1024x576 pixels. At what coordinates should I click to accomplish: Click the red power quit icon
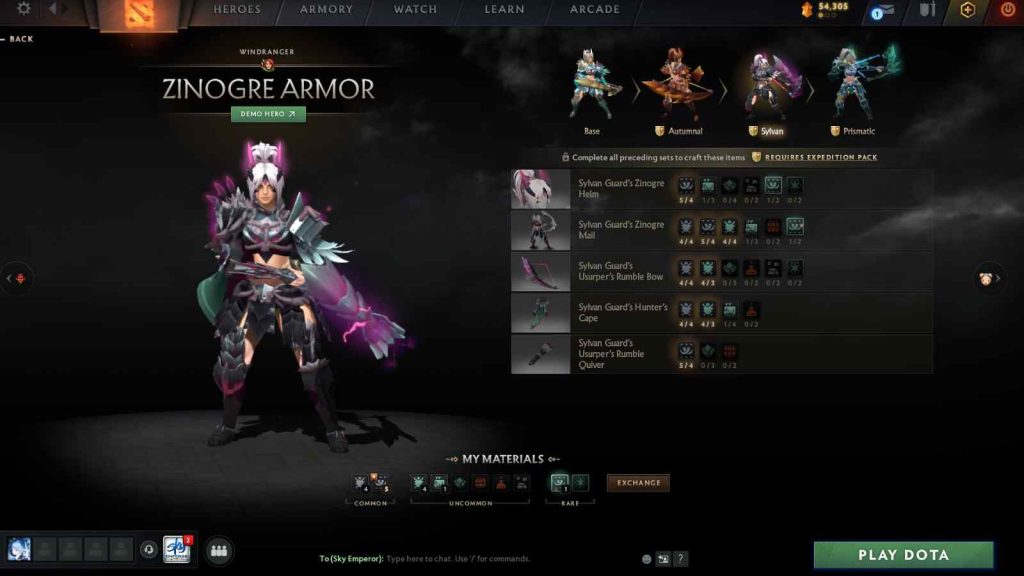1007,10
